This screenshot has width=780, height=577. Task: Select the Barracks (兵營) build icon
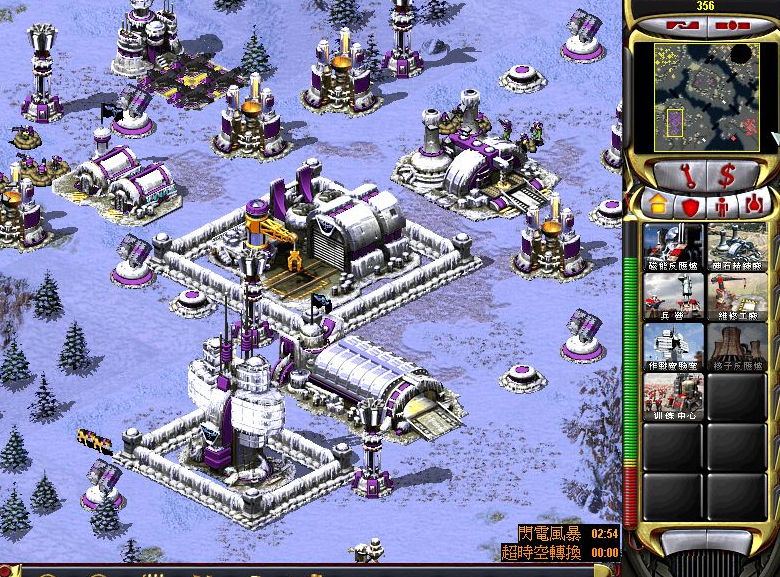671,296
